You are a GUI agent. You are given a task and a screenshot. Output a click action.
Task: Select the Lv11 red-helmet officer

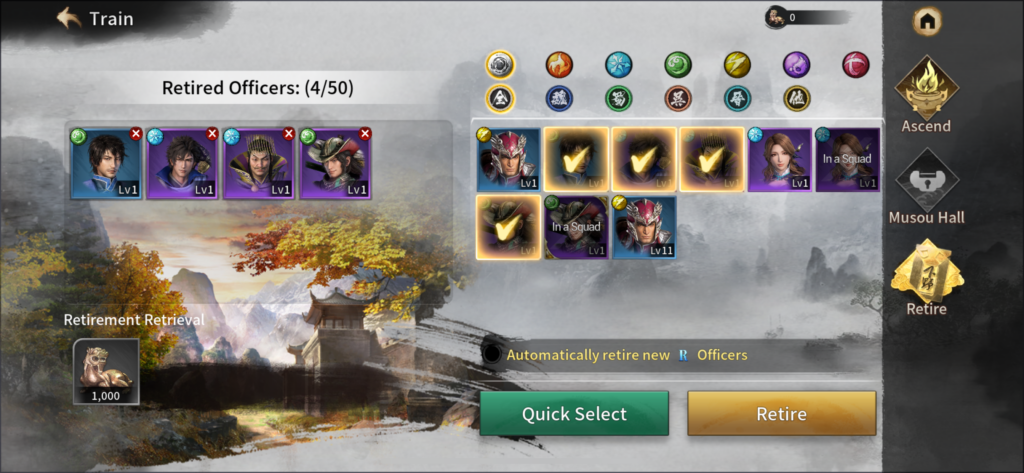click(644, 227)
